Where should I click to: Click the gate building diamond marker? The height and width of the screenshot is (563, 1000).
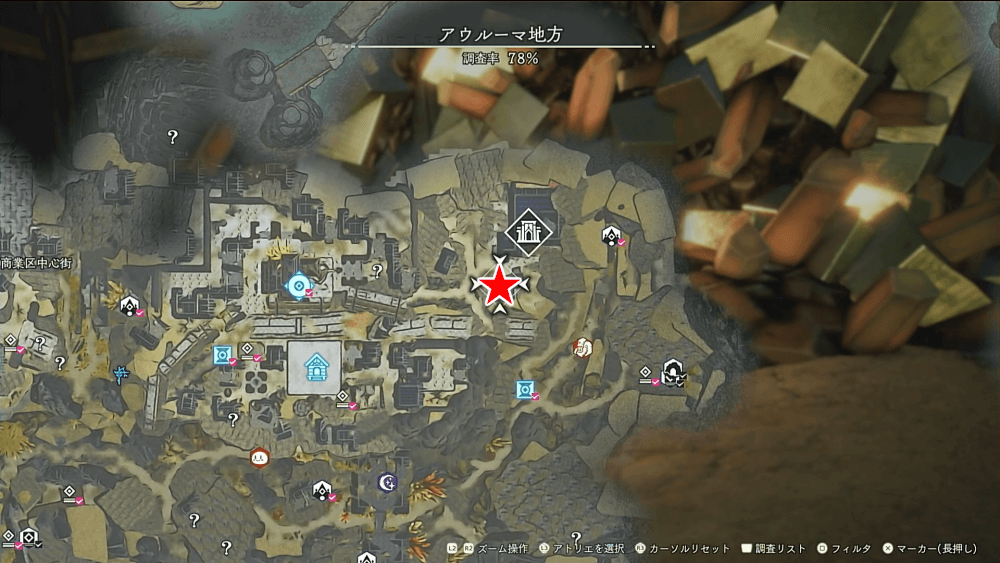point(526,231)
